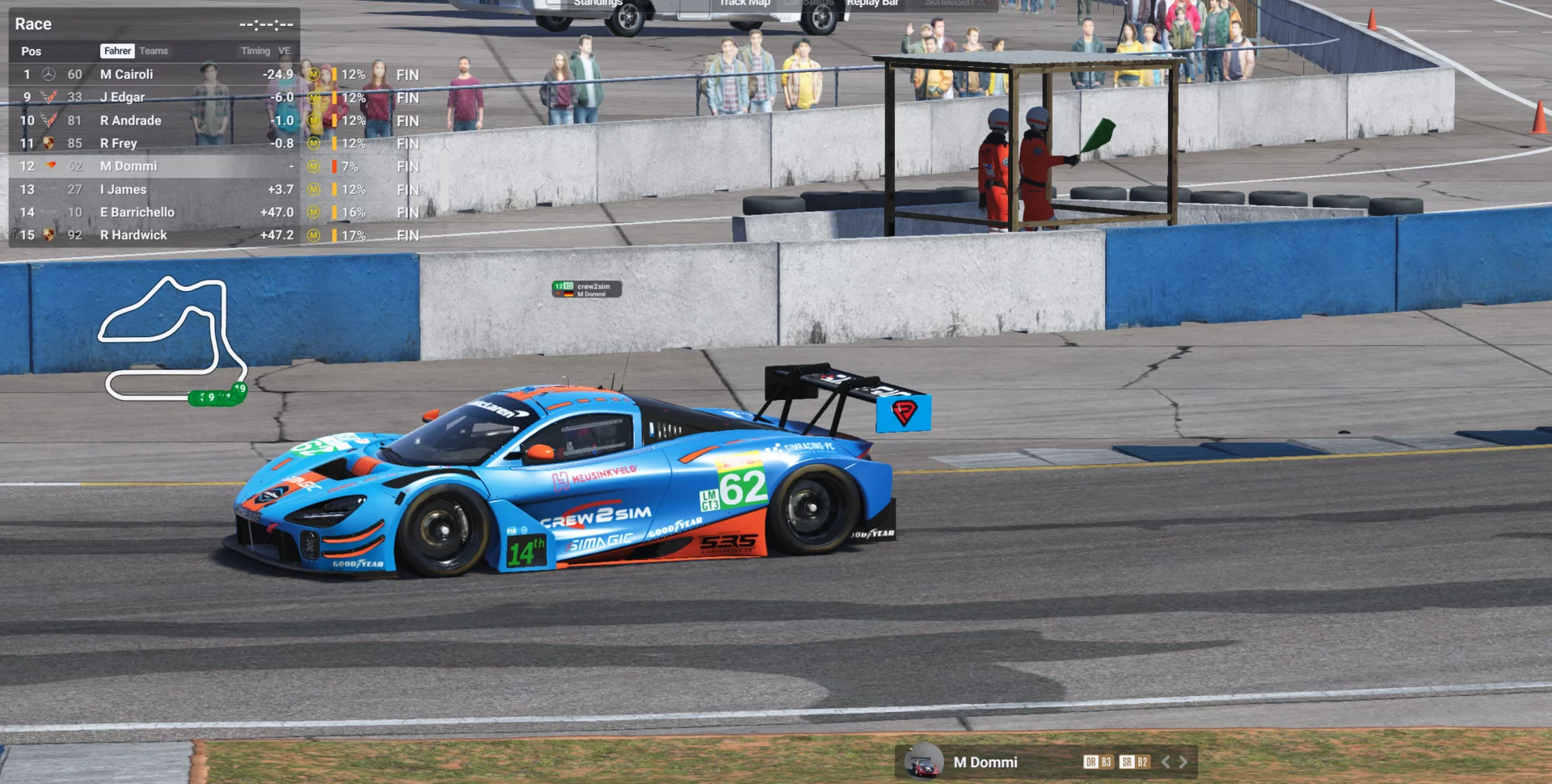The width and height of the screenshot is (1552, 784).
Task: Toggle the Track Map overlay
Action: click(x=744, y=3)
